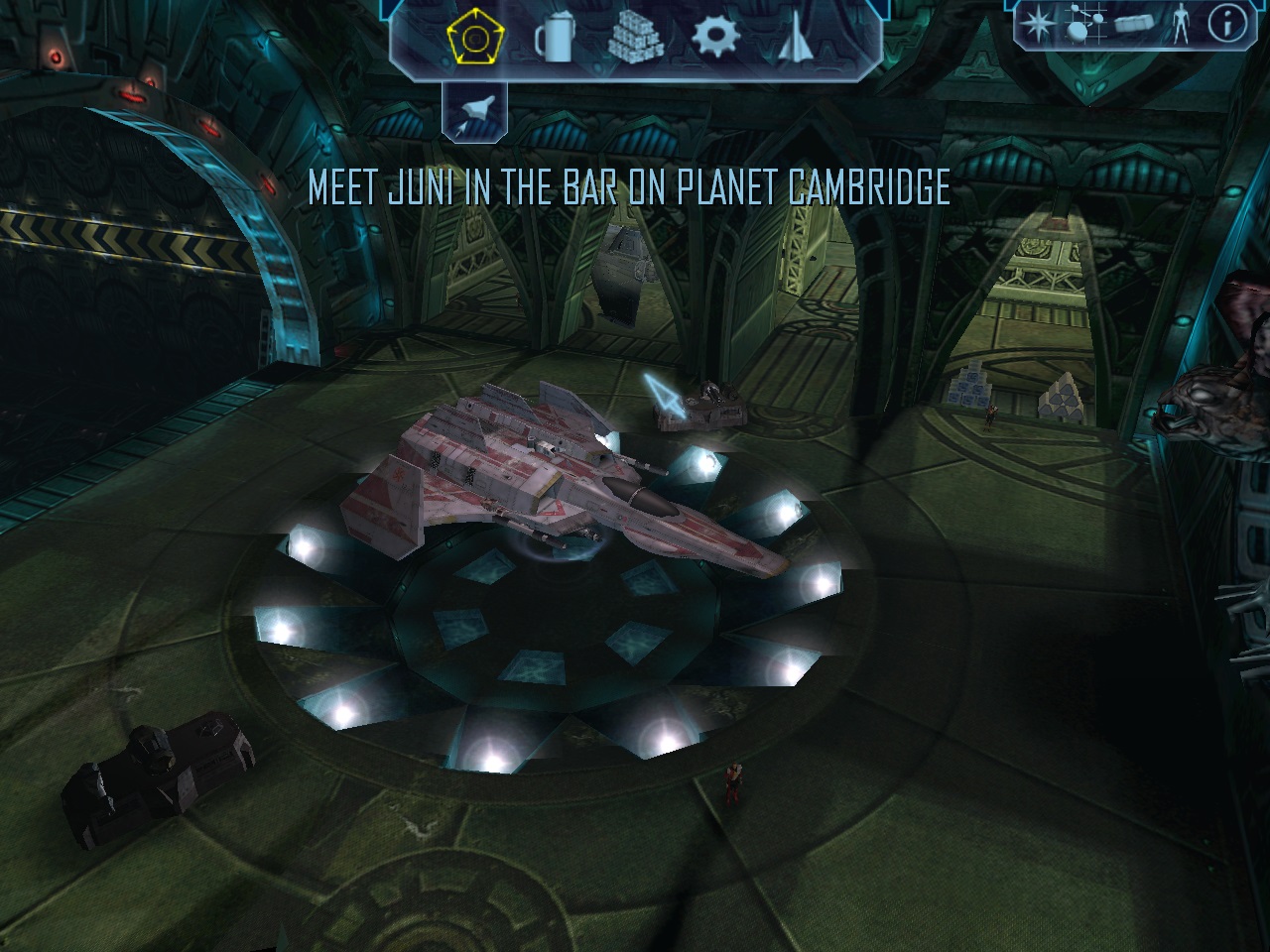This screenshot has height=952, width=1270.
Task: Go to the bar via the beer mug icon
Action: coord(555,38)
